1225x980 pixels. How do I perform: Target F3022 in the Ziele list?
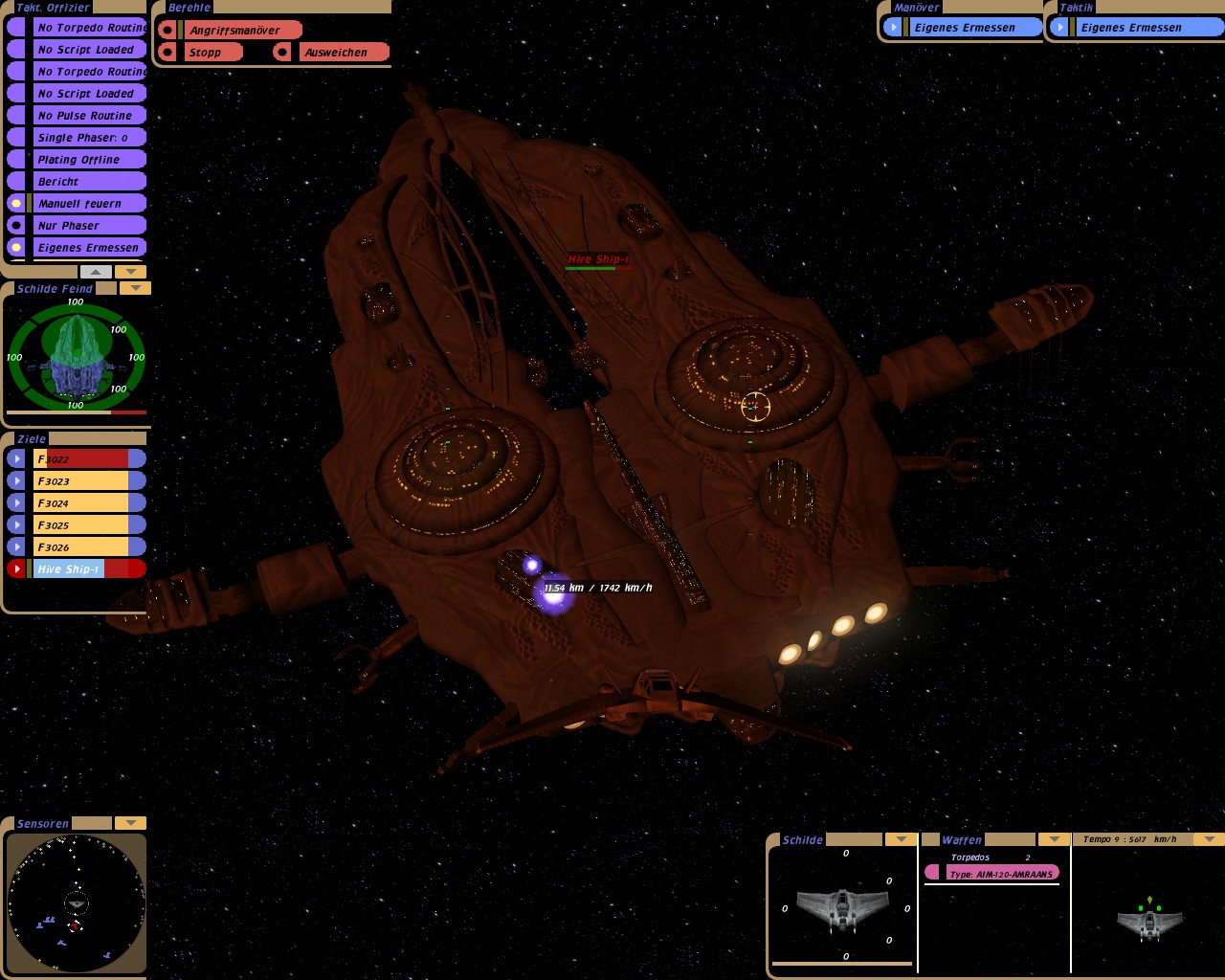pyautogui.click(x=88, y=459)
